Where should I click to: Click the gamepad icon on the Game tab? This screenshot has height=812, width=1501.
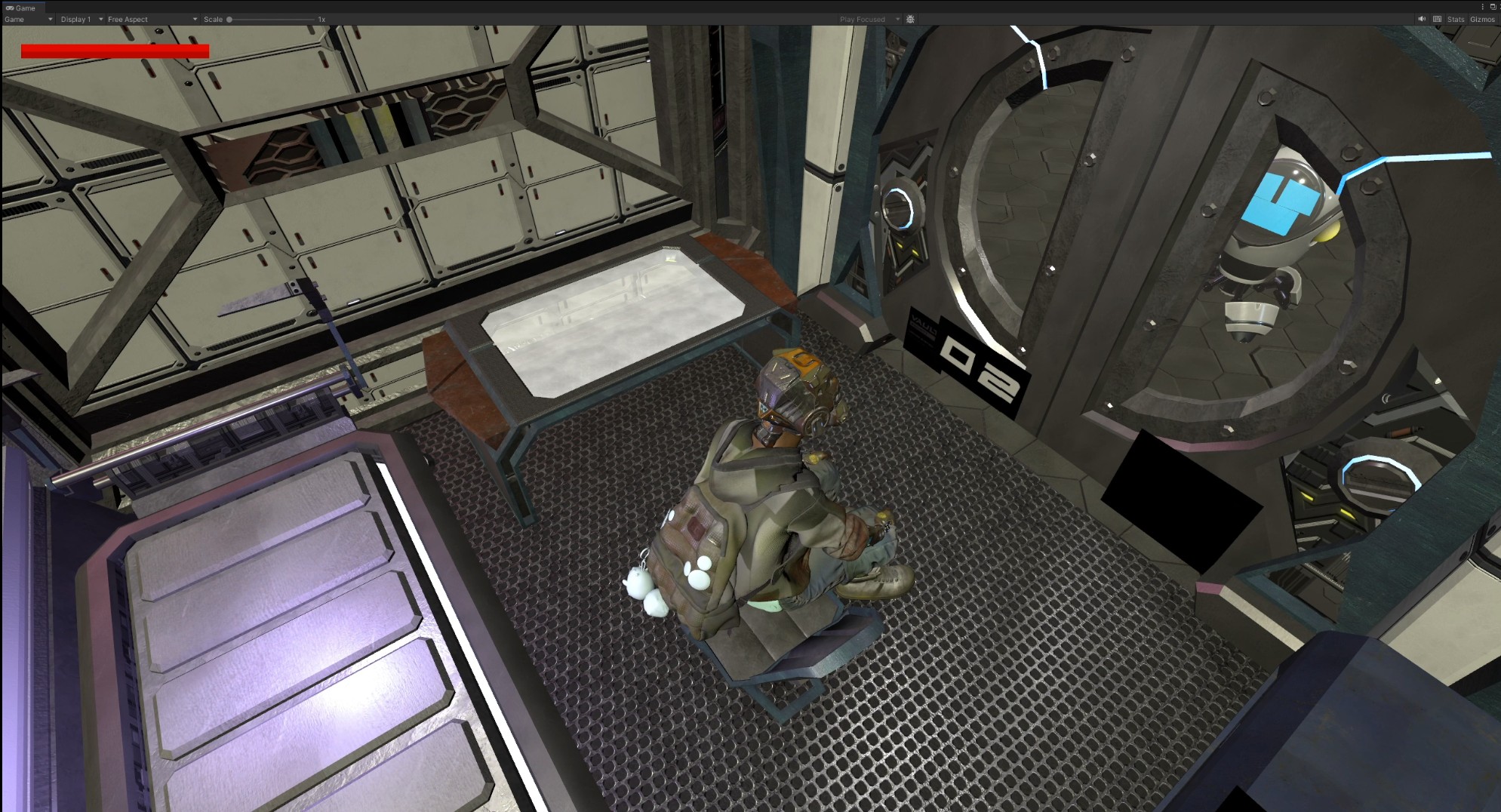[11, 8]
